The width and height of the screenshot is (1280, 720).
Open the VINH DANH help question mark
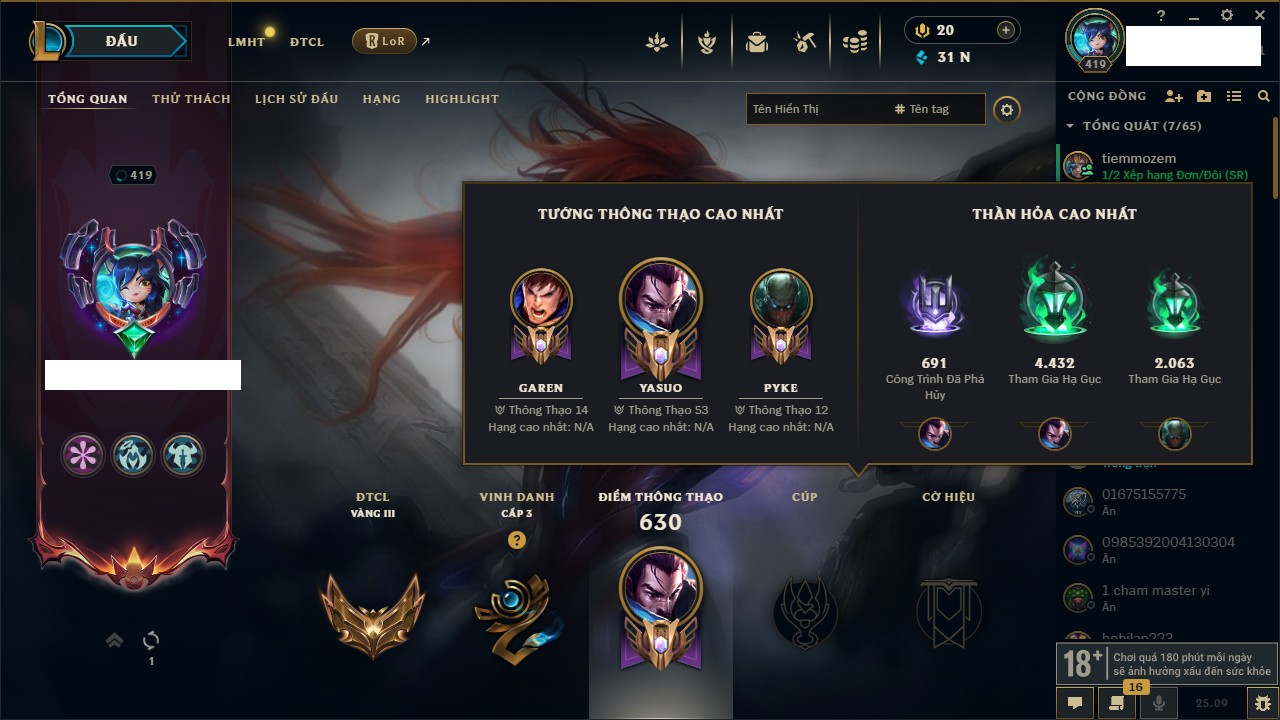pyautogui.click(x=516, y=540)
